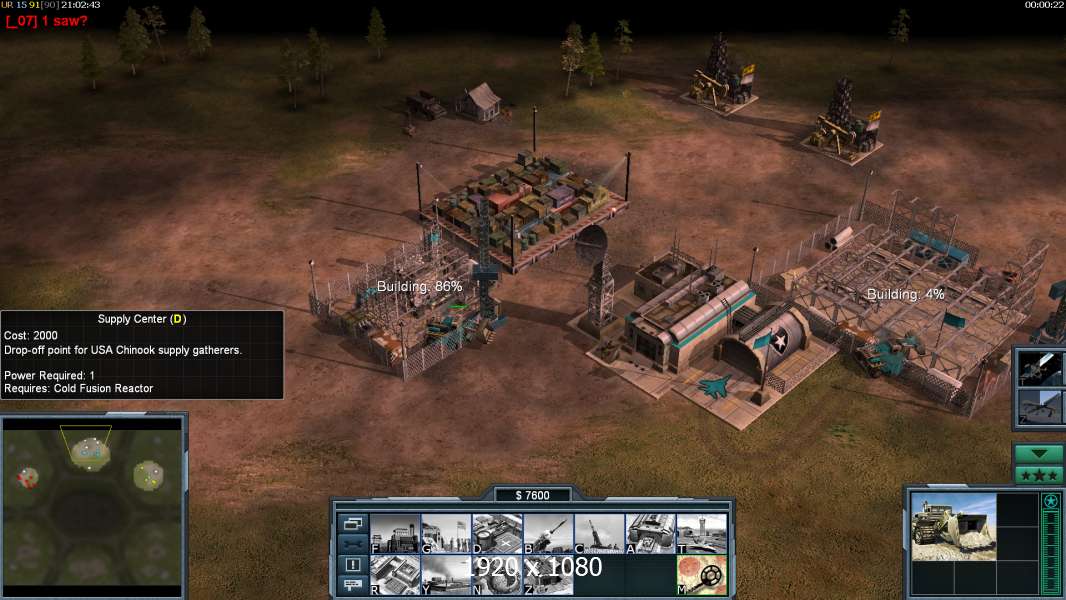Open the chat communicator button
This screenshot has width=1066, height=600.
[352, 585]
